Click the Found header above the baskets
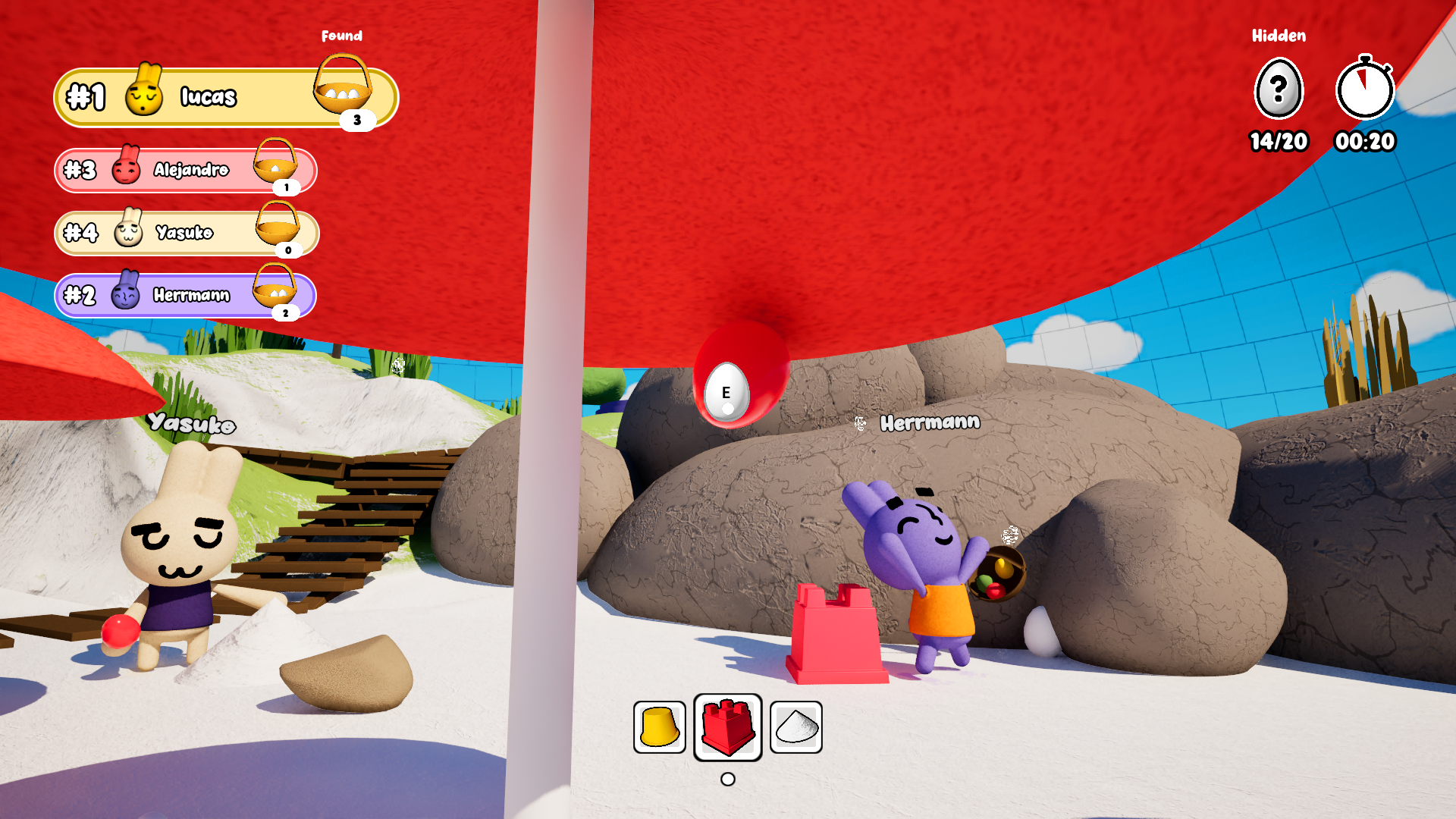 (x=344, y=35)
